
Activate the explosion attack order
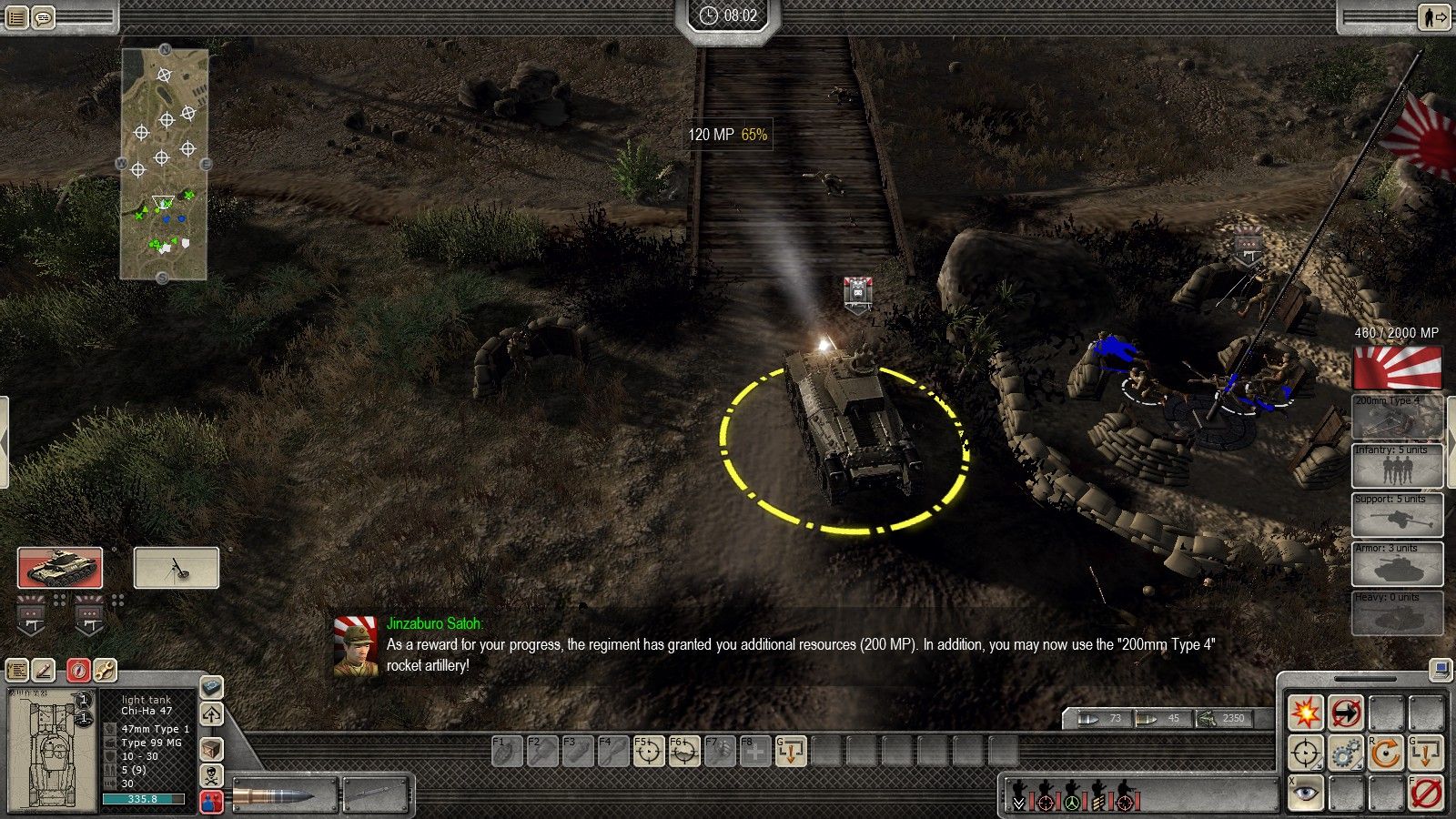point(1305,712)
